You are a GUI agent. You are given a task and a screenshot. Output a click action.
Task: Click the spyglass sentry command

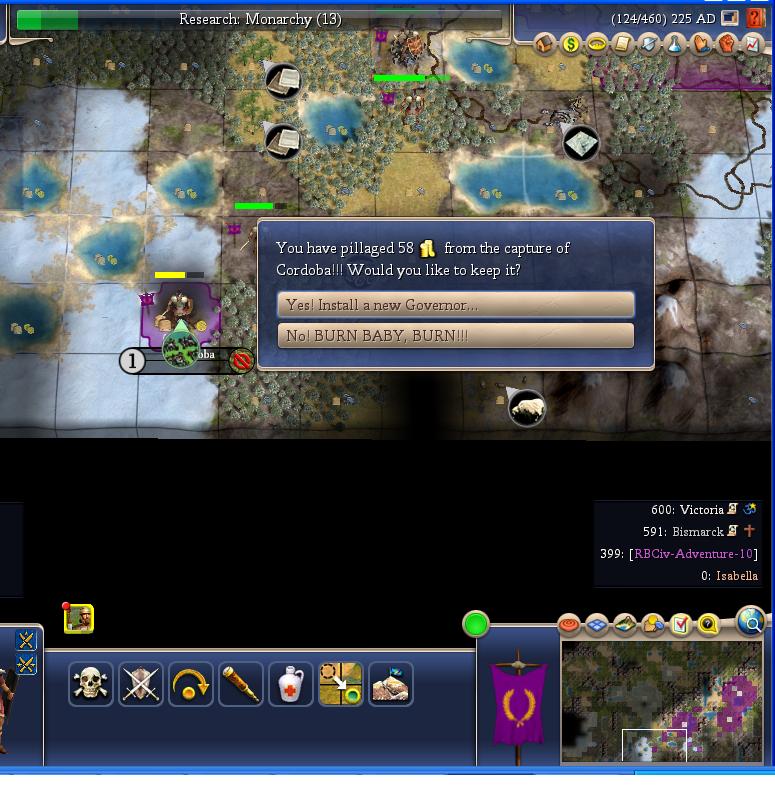click(x=241, y=684)
